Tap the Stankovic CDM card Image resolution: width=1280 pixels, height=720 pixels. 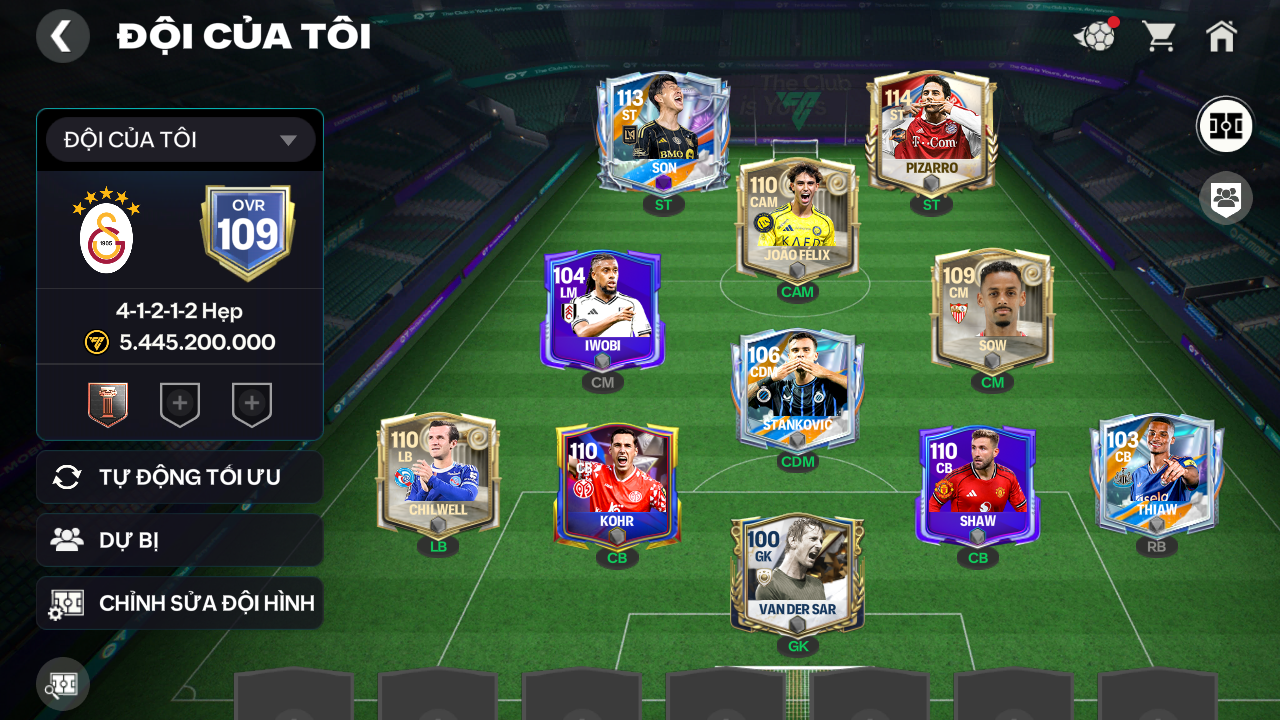[797, 388]
